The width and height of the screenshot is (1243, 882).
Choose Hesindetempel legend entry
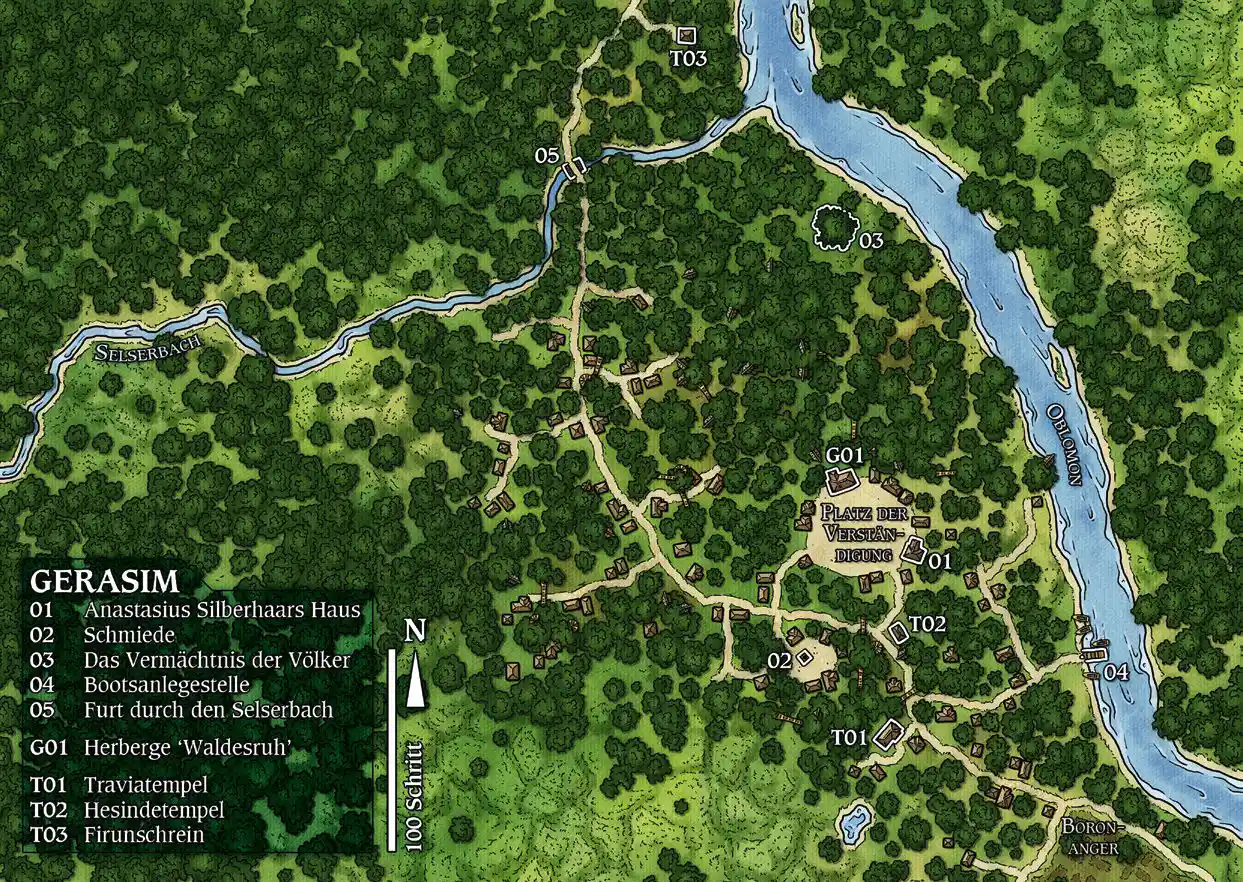[x=153, y=809]
